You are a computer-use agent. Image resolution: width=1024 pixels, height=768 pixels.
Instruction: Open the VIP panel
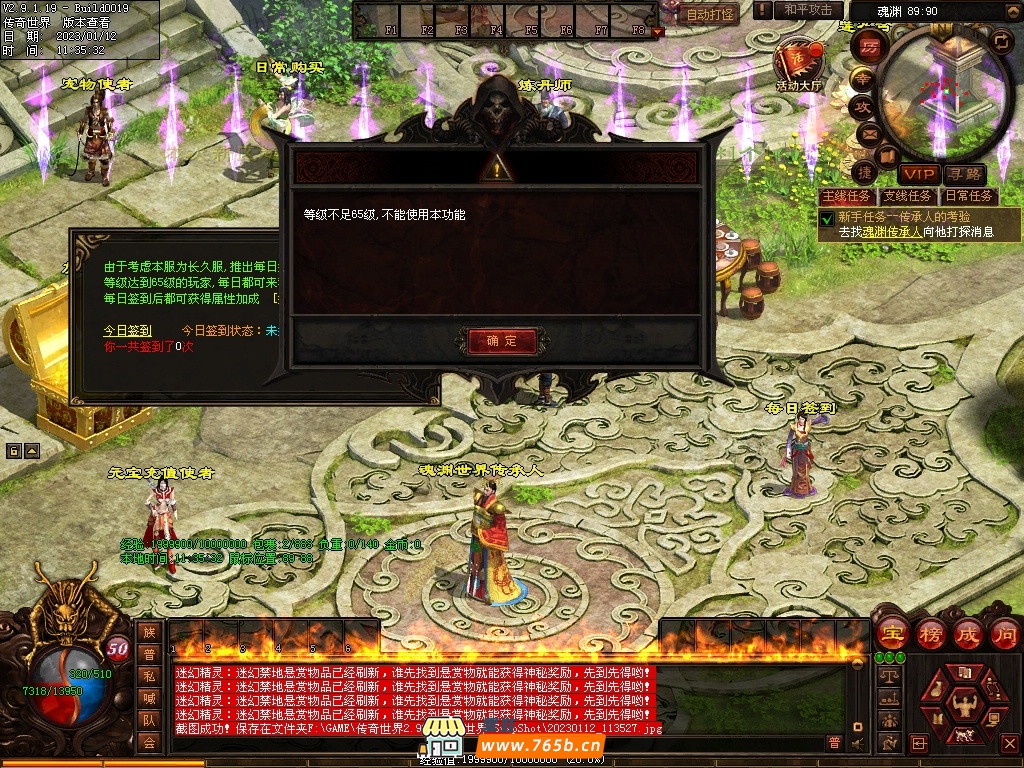[917, 175]
